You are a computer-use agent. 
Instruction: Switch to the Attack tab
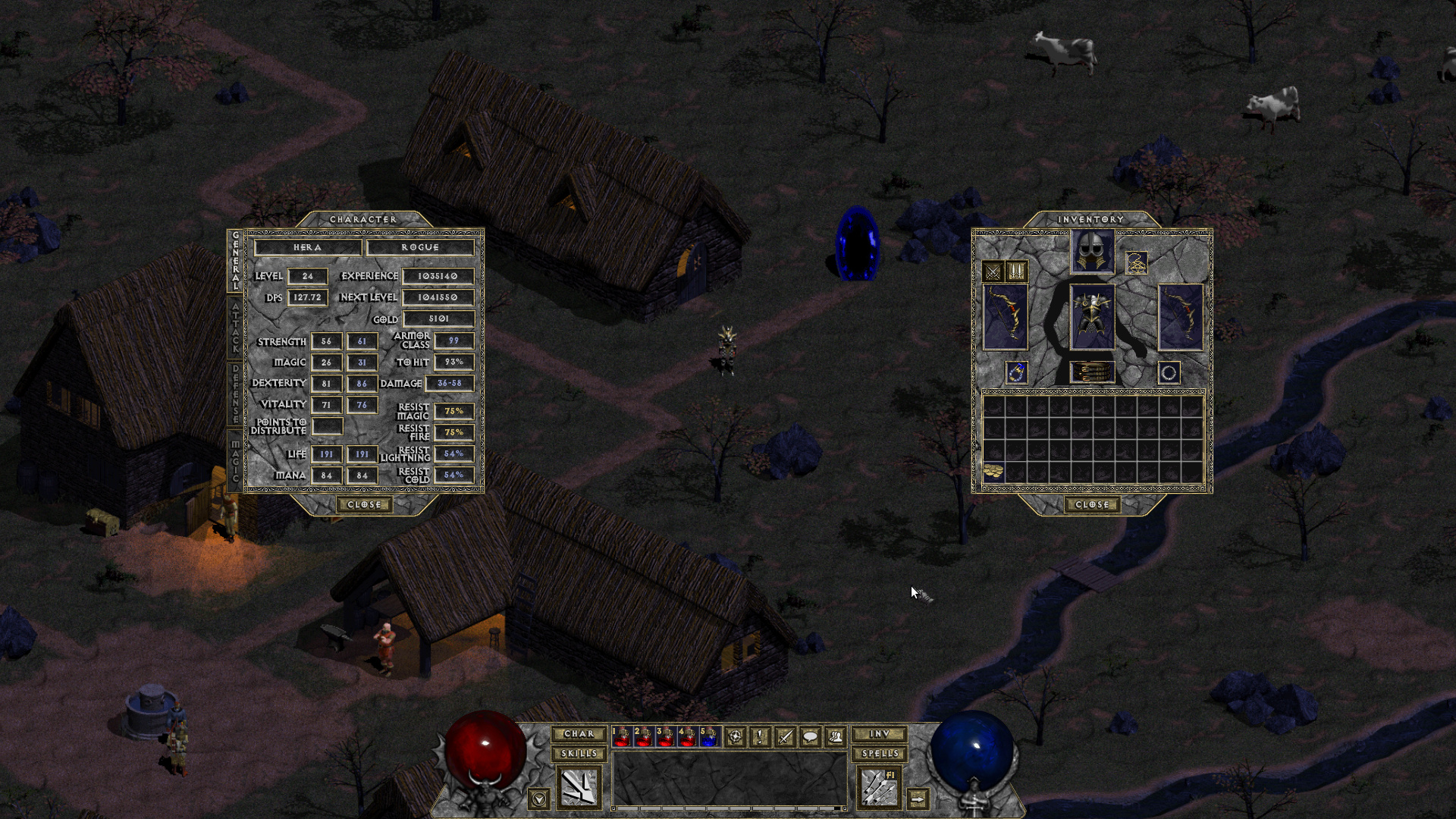(235, 328)
